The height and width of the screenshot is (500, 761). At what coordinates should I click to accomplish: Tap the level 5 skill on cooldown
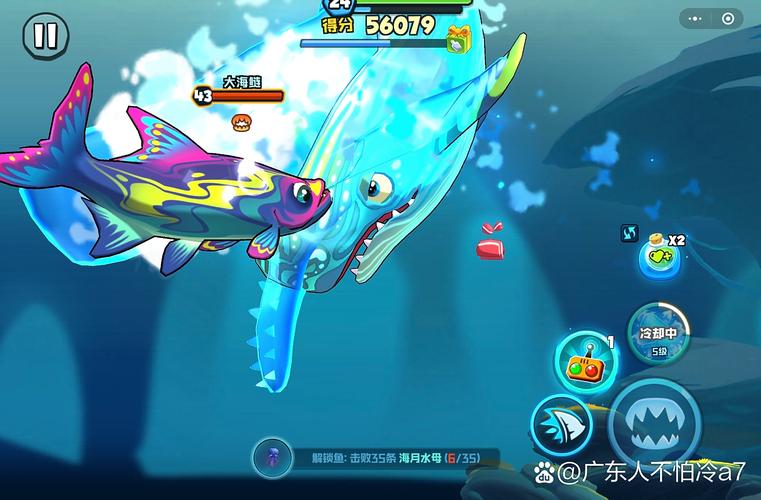pyautogui.click(x=659, y=334)
